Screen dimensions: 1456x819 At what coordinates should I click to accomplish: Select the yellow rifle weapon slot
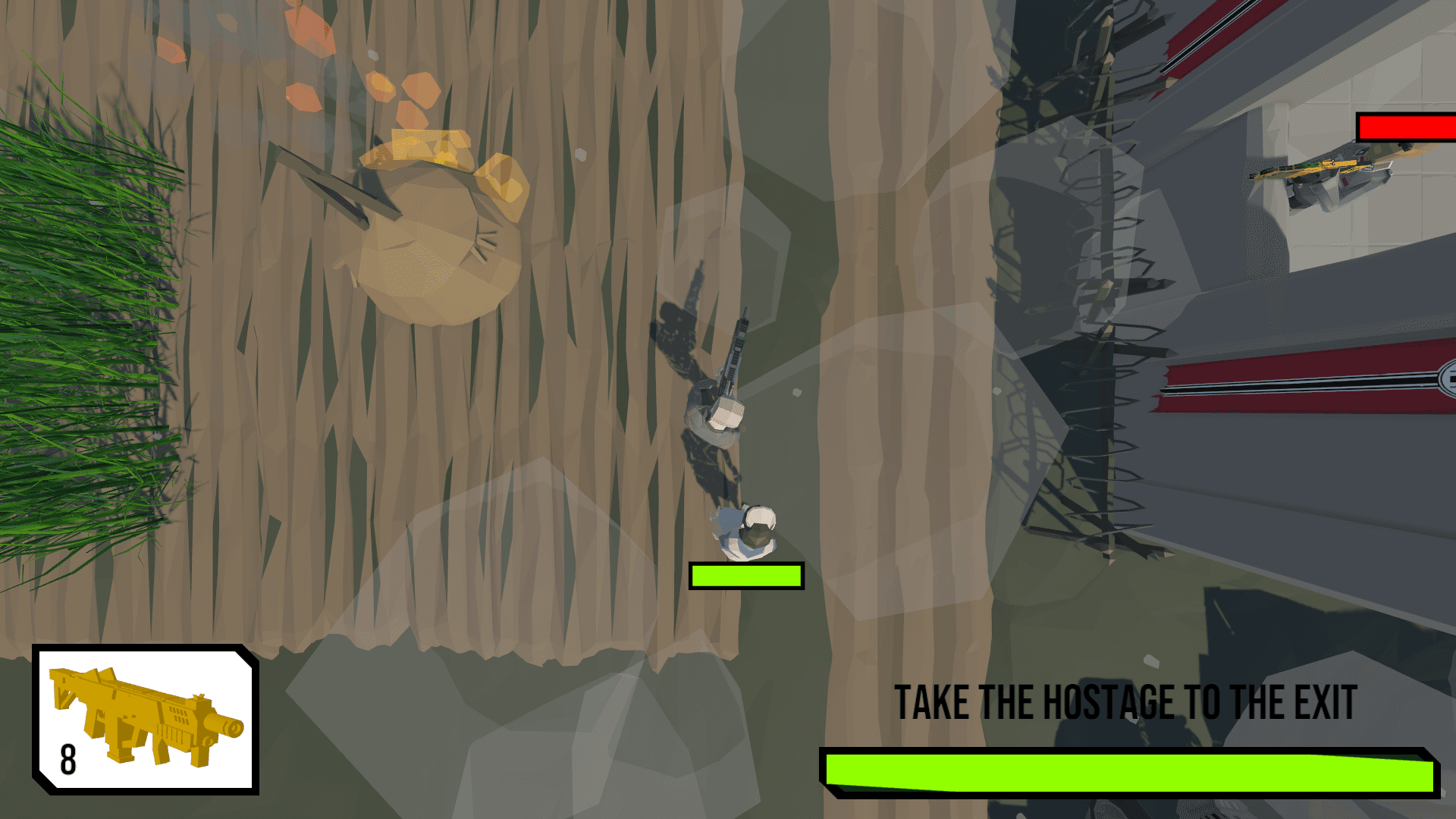pos(145,719)
